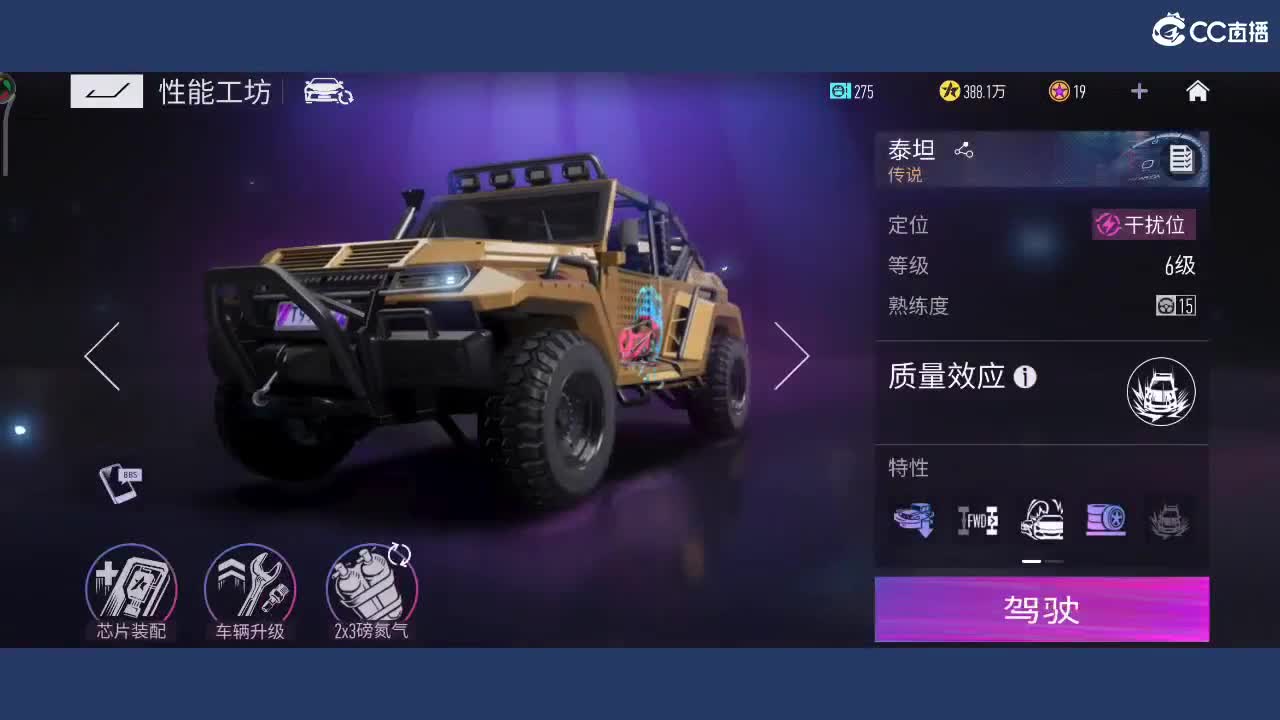
Task: Click the car comparison icon beside 性能工坊
Action: [x=329, y=91]
